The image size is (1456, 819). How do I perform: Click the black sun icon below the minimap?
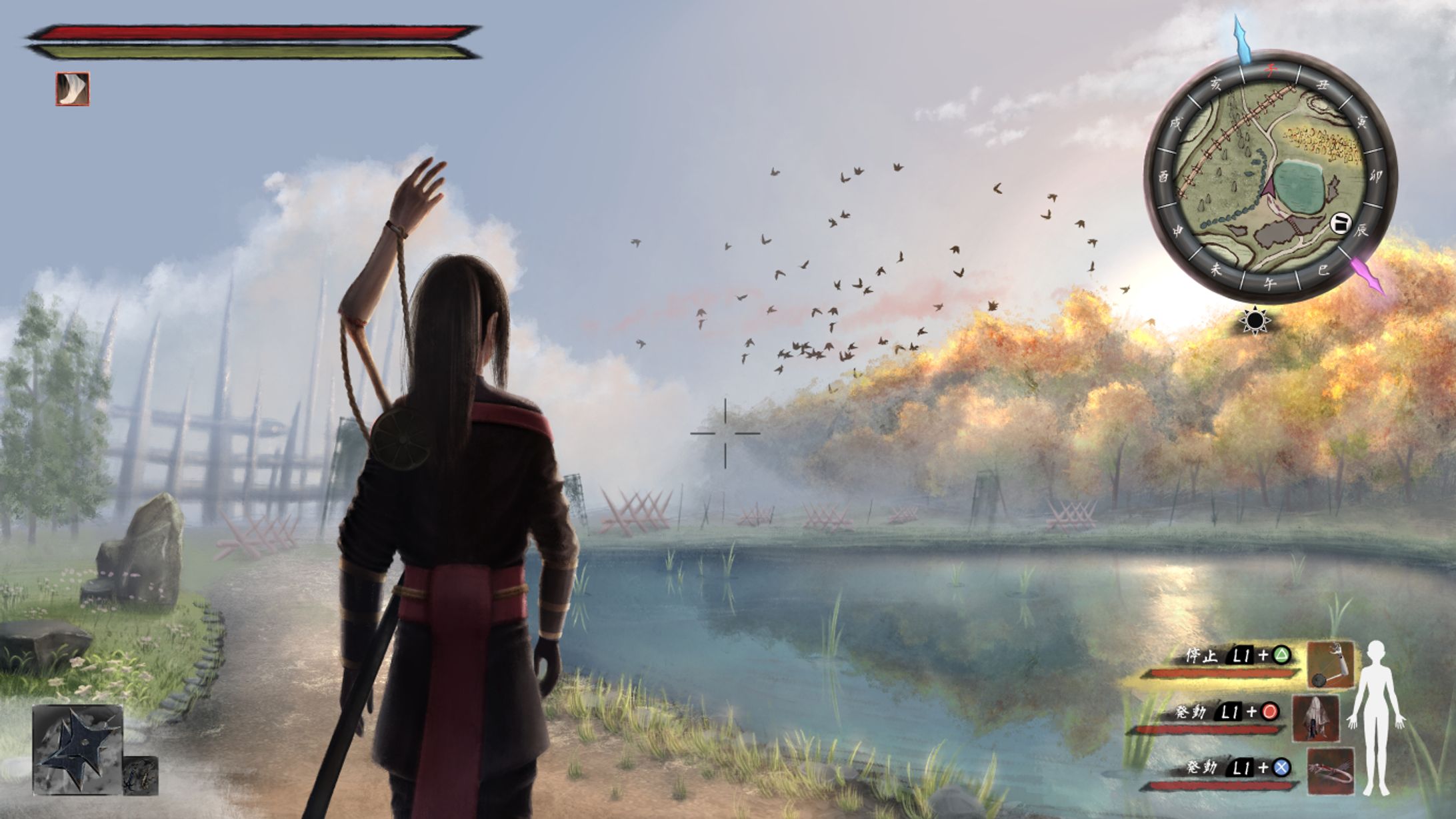coord(1255,321)
